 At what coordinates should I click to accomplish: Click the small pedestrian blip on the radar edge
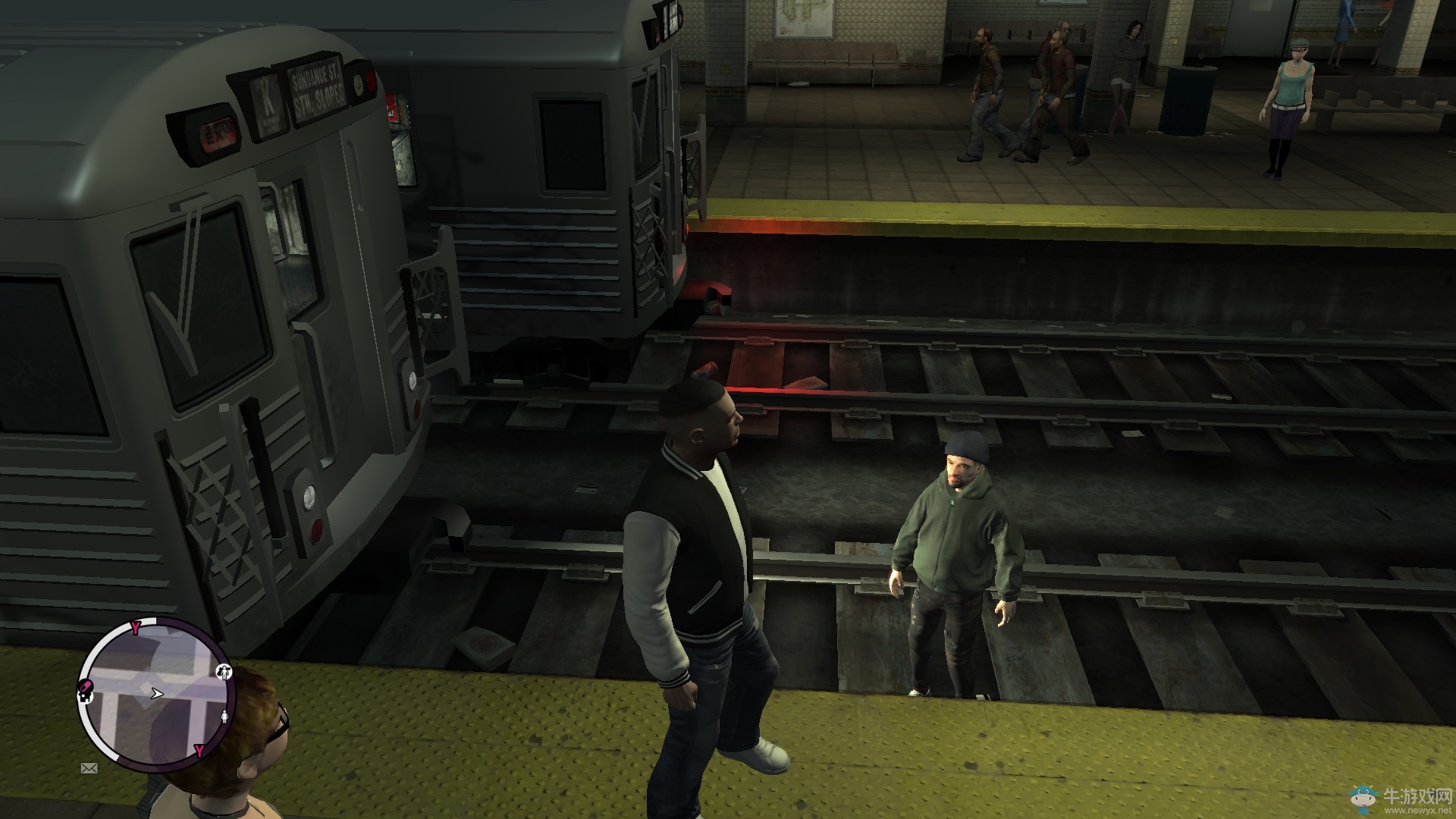point(224,717)
